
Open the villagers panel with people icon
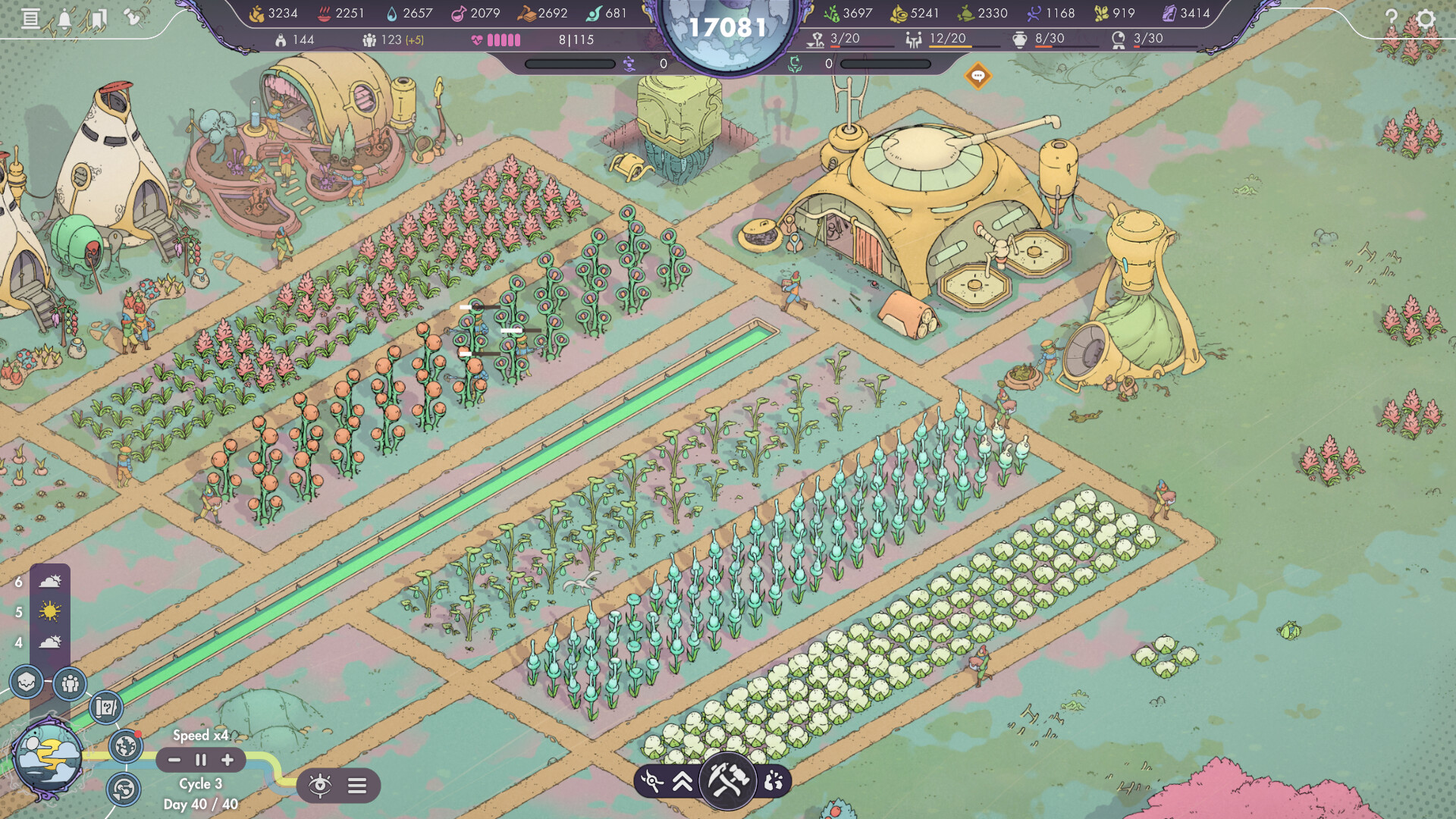coord(68,685)
